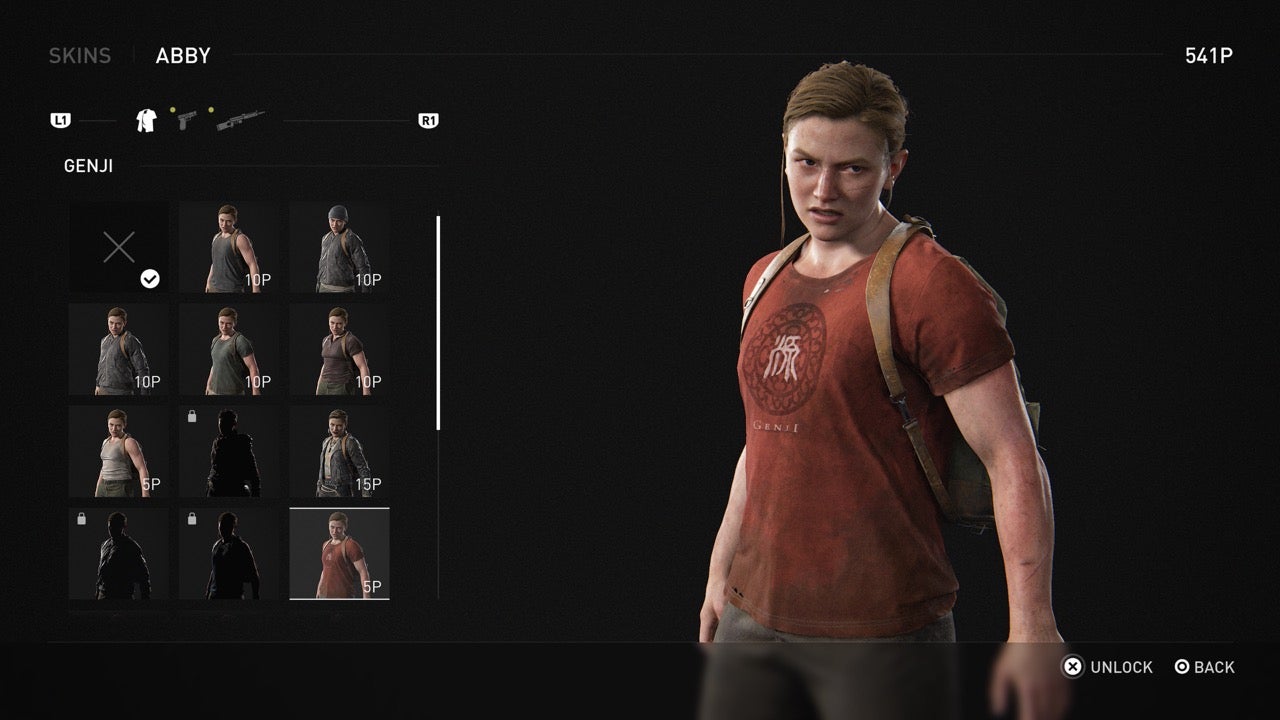Select the ABBY character tab
1280x720 pixels.
pyautogui.click(x=183, y=55)
